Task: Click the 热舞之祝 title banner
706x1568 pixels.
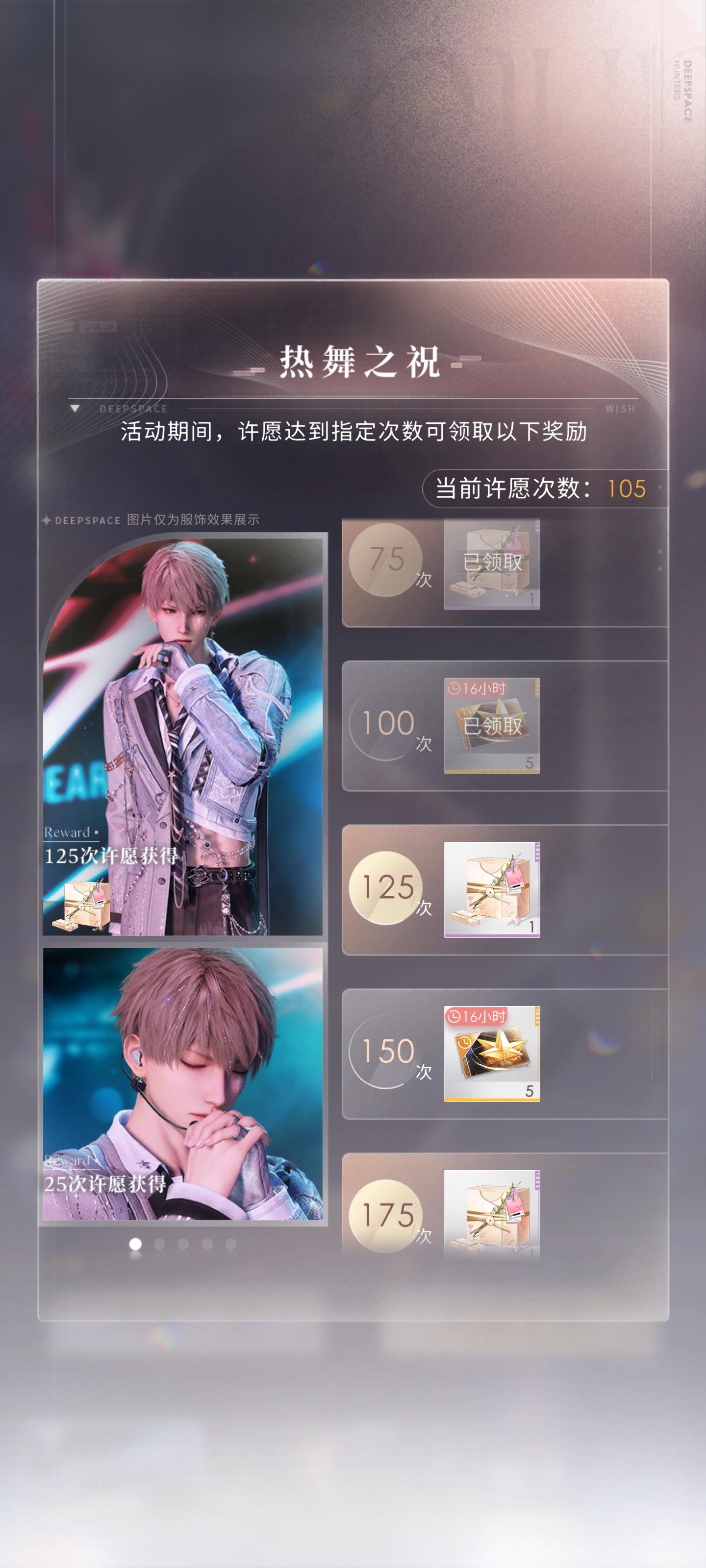Action: pyautogui.click(x=353, y=359)
